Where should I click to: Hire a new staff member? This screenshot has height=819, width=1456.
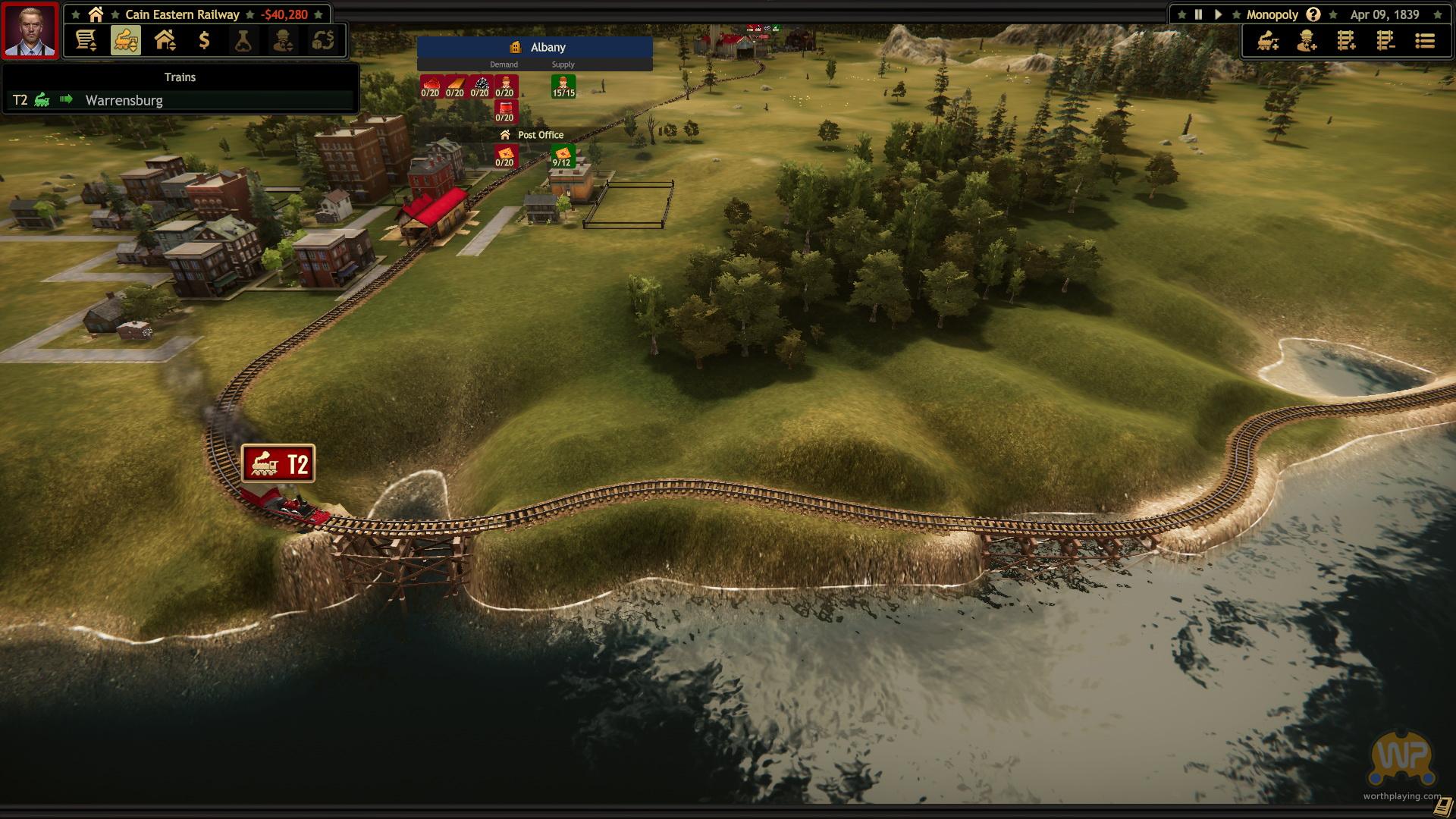(1307, 41)
